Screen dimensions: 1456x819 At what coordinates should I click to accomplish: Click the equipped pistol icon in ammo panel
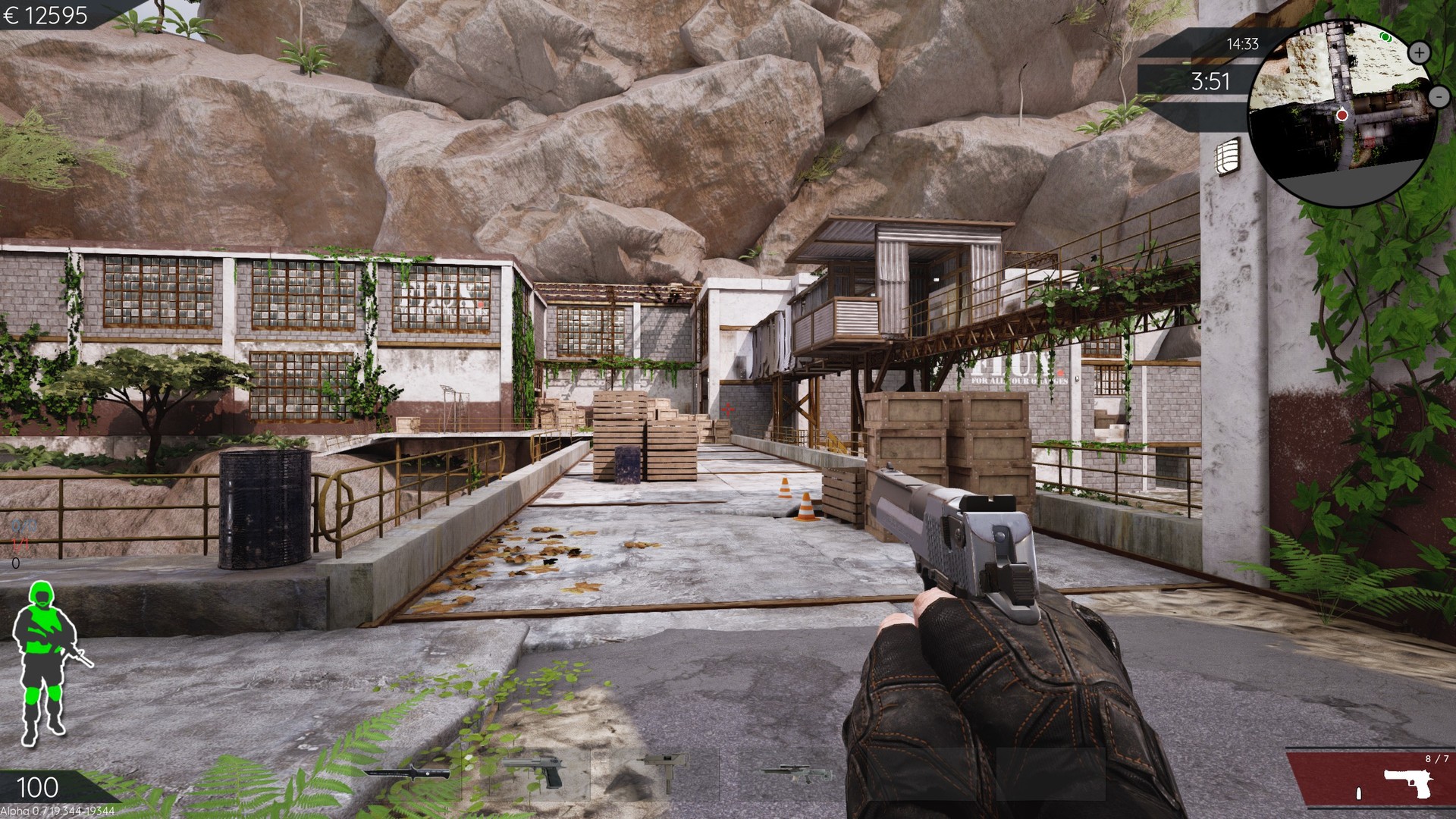(1407, 783)
